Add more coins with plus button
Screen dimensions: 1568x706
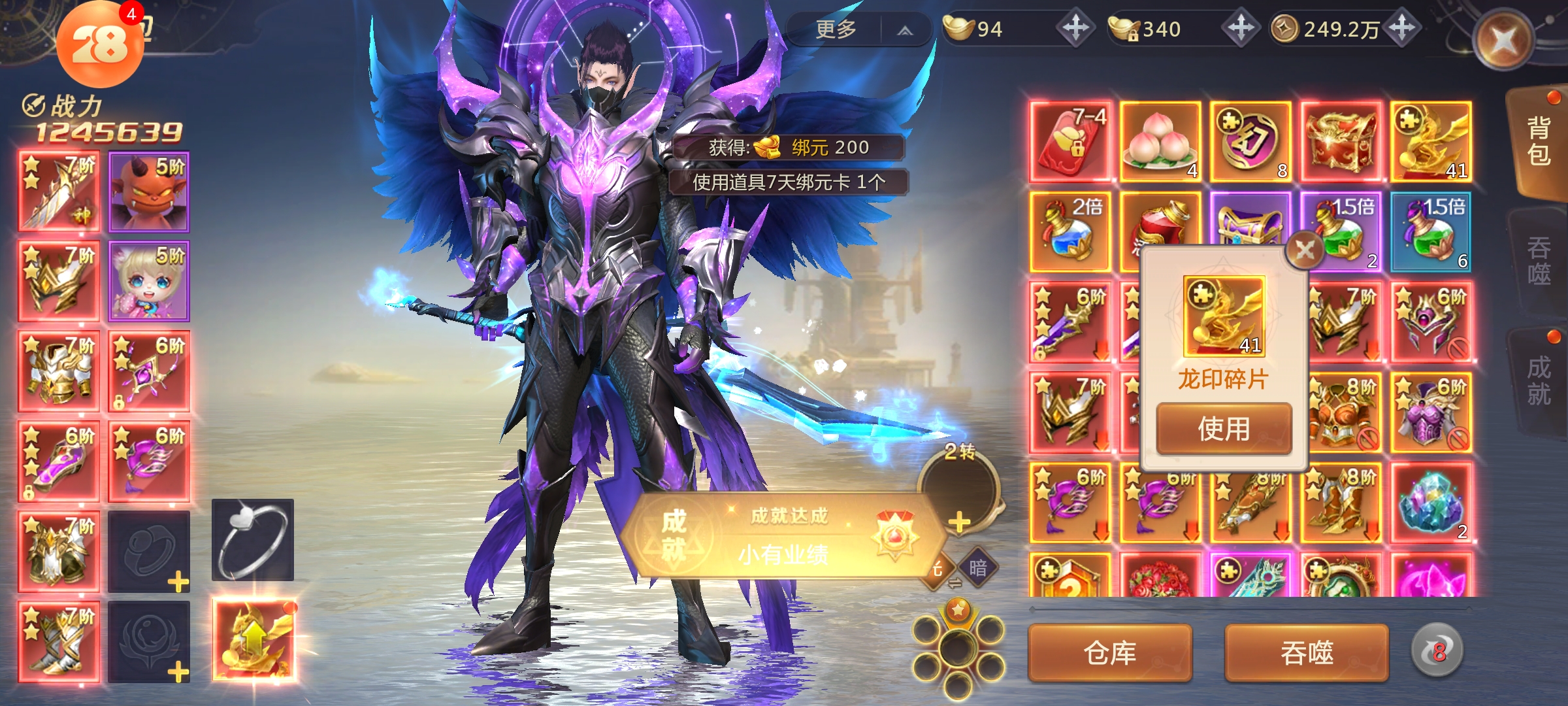(x=1402, y=29)
